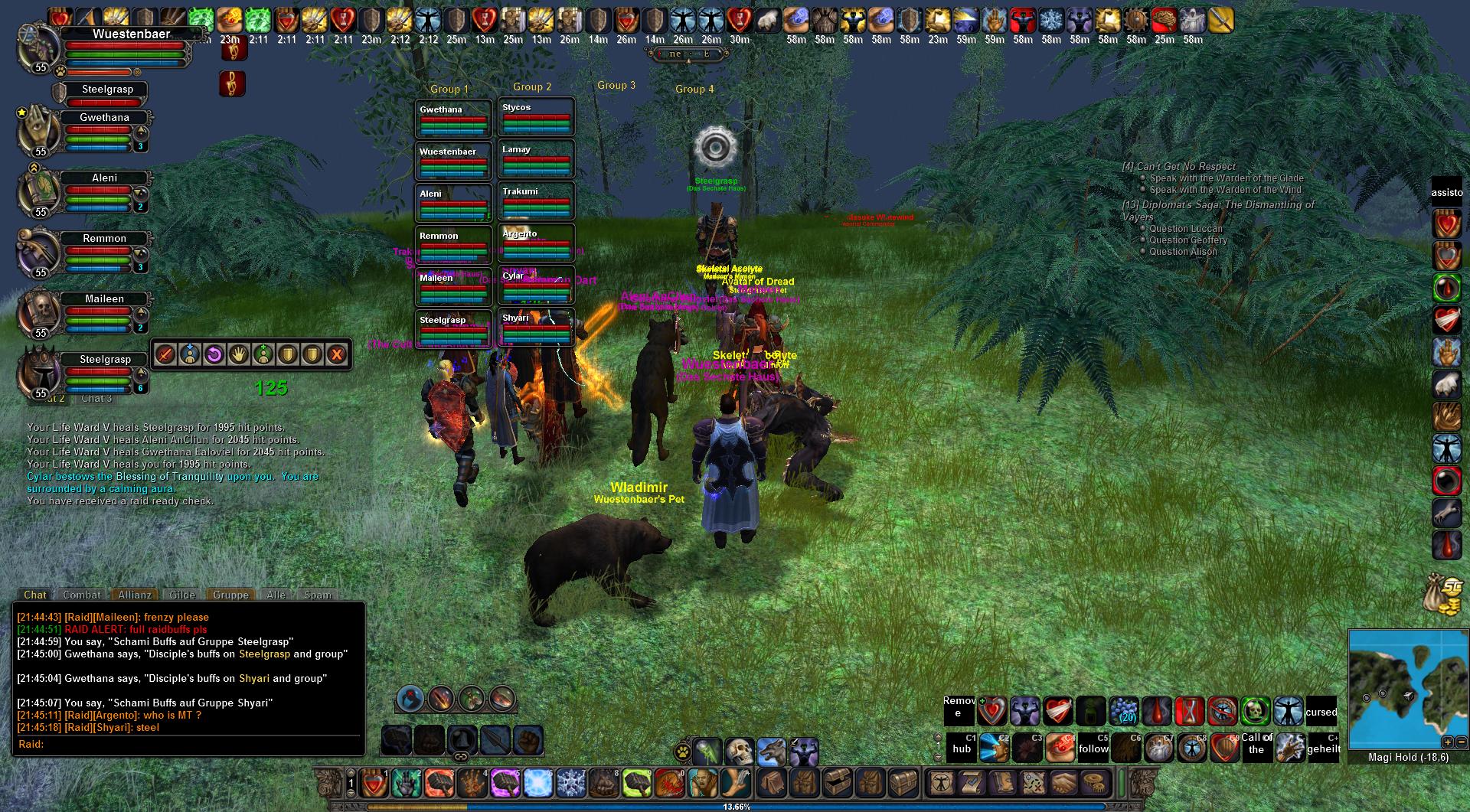
Task: Zoom in on the minimap
Action: (x=1447, y=742)
